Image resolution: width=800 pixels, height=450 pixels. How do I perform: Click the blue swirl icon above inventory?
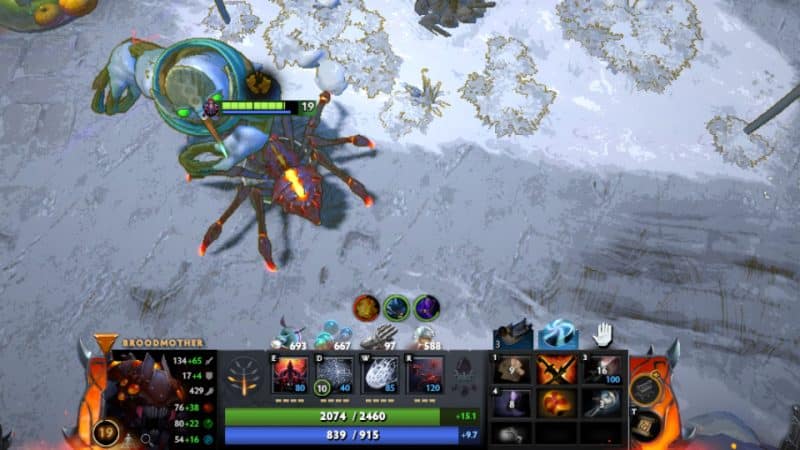tap(556, 335)
